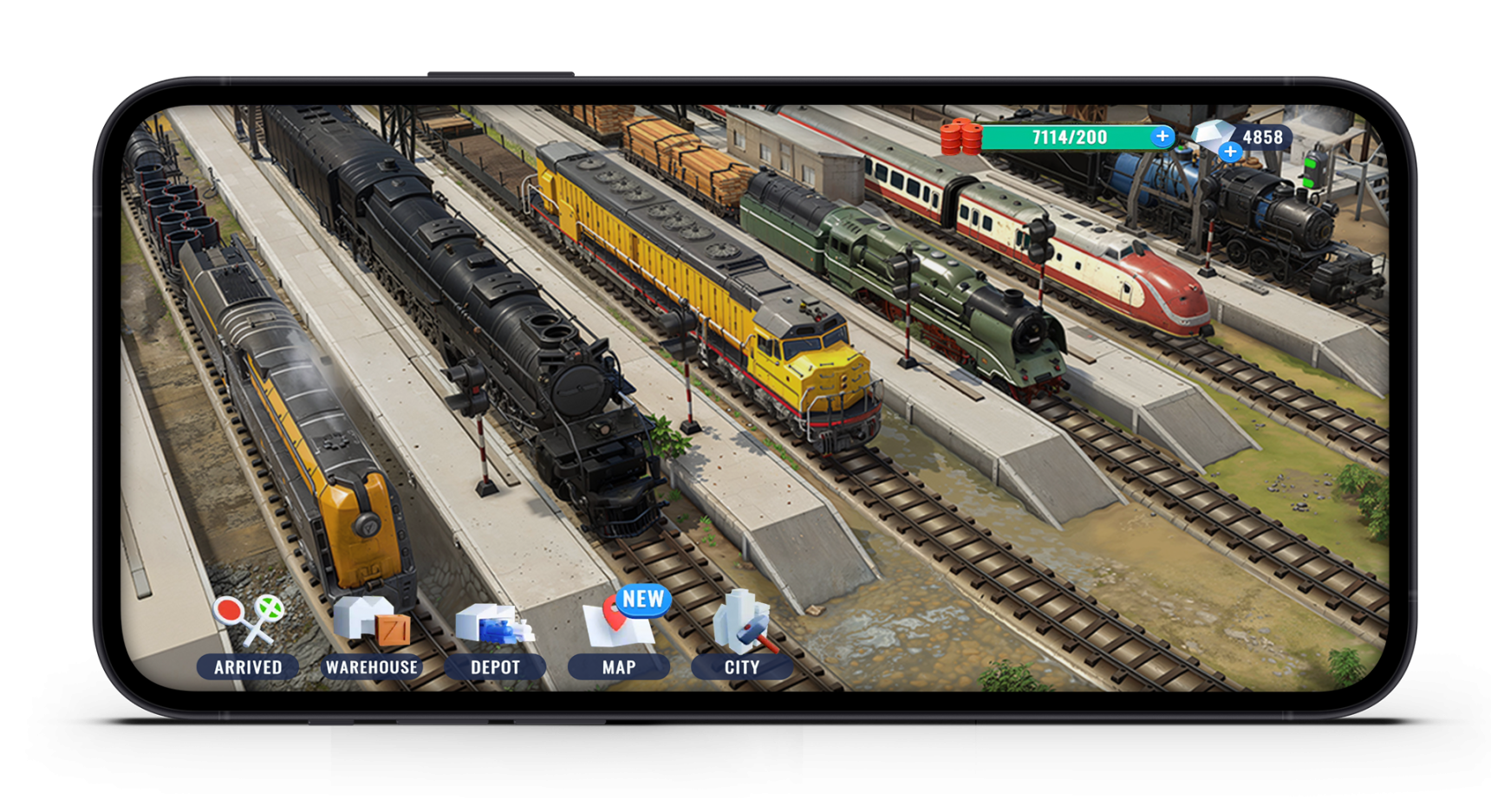Viewport: 1491px width, 812px height.
Task: Open the Warehouse
Action: [373, 620]
